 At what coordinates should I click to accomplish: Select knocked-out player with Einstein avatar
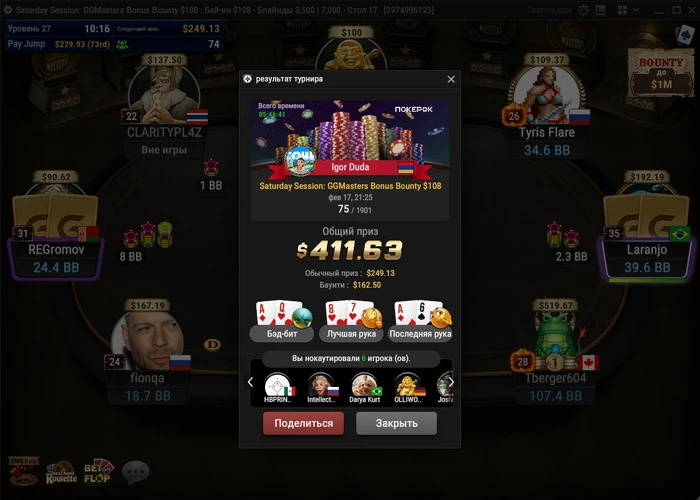pyautogui.click(x=322, y=386)
